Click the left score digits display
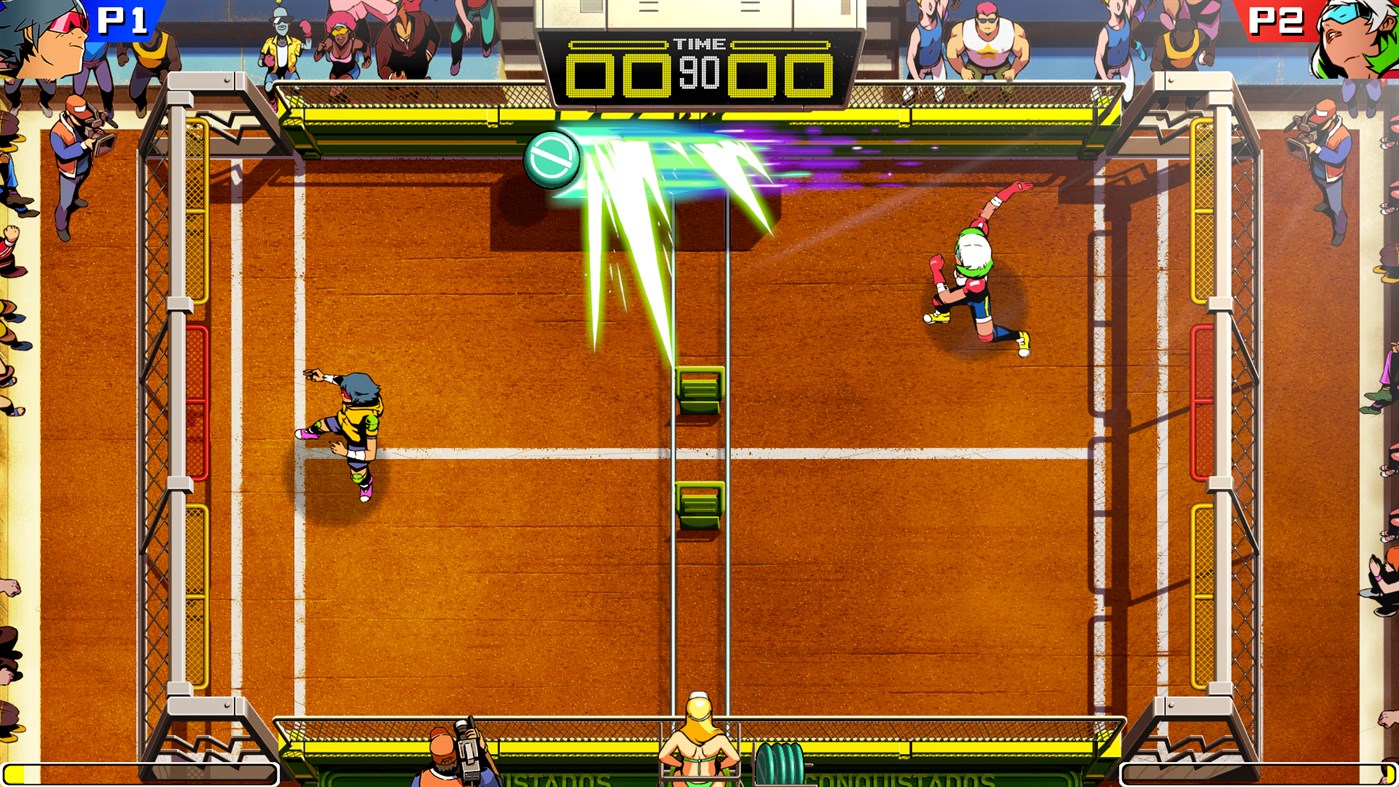 tap(620, 73)
